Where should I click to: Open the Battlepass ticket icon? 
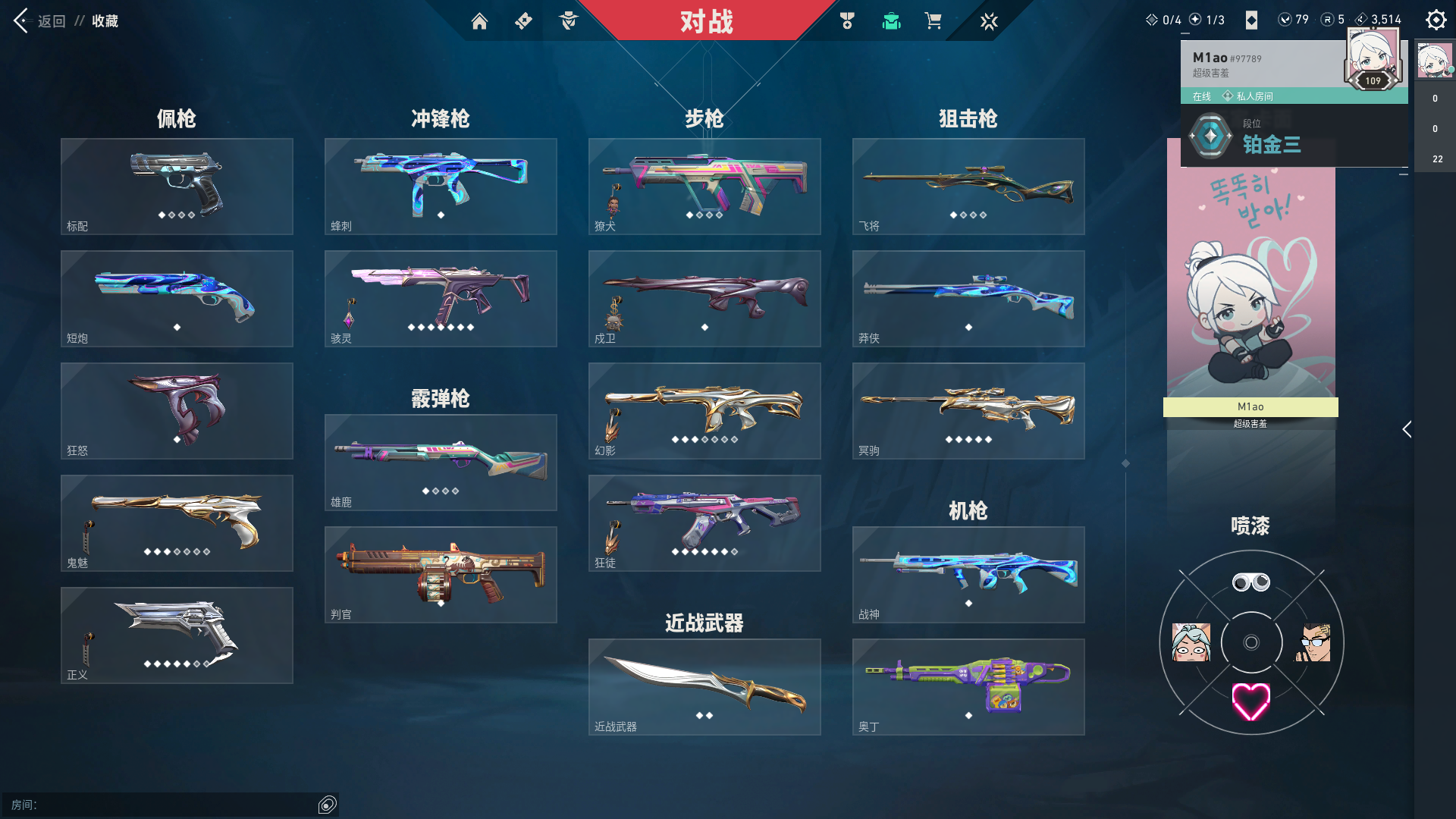click(x=523, y=21)
